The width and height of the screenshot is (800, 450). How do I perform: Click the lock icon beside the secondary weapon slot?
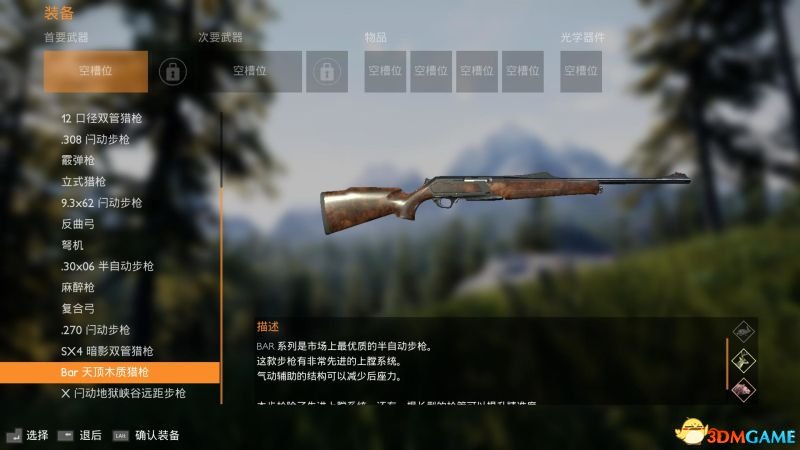[325, 71]
